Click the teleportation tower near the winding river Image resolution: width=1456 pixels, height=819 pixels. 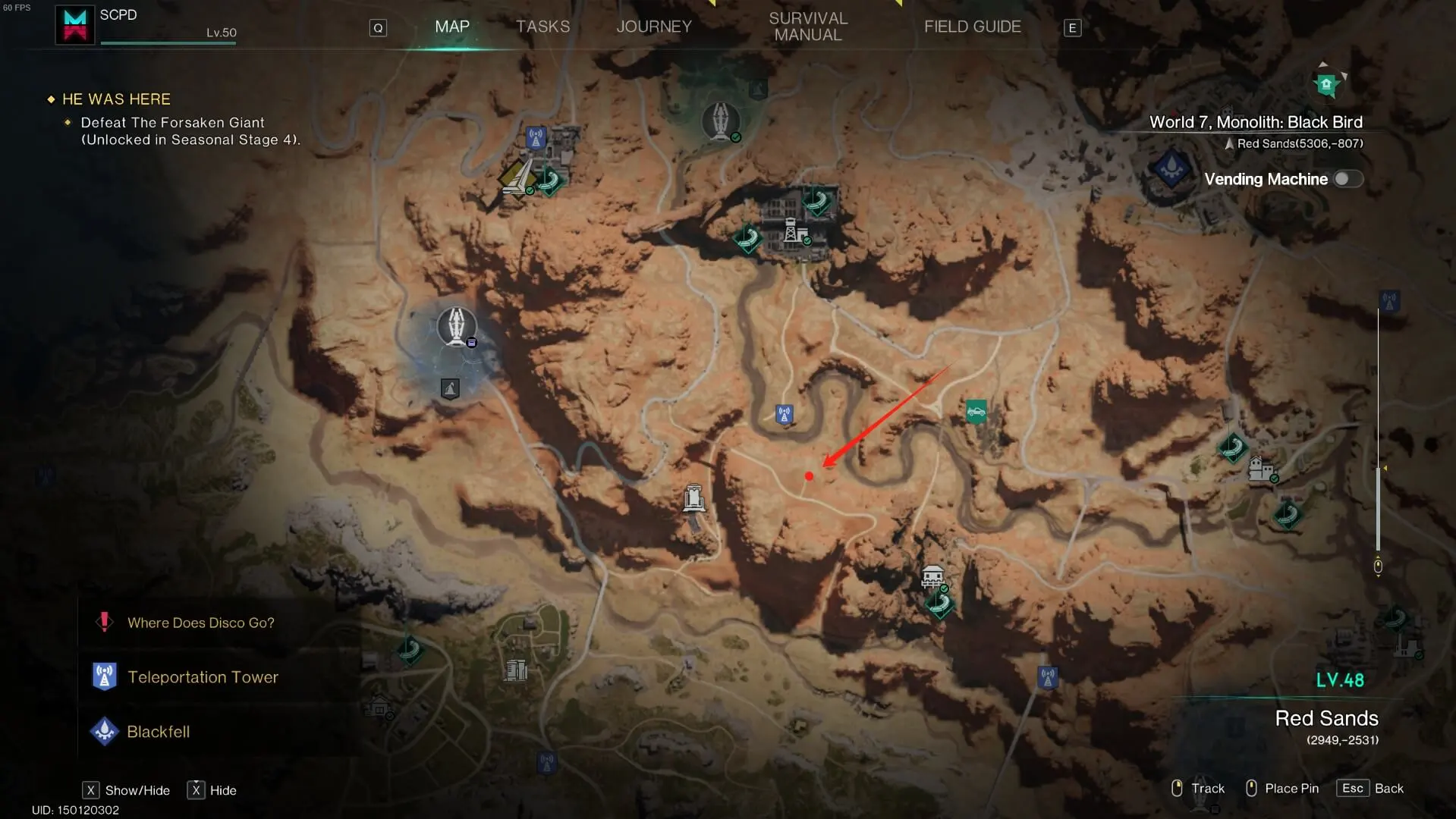tap(784, 414)
